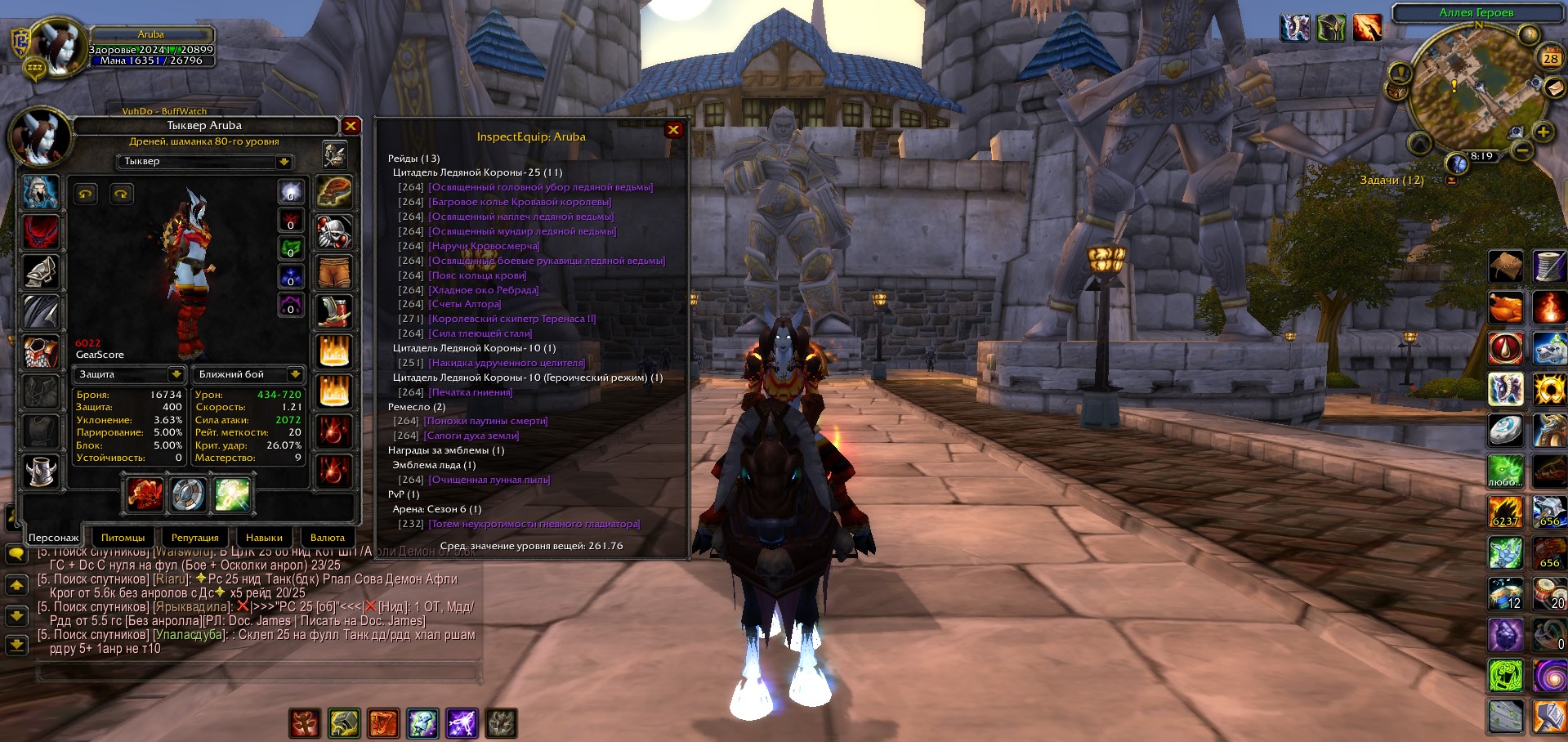The width and height of the screenshot is (1568, 742).
Task: Click the minimap zoom-in plus button
Action: [x=1543, y=132]
